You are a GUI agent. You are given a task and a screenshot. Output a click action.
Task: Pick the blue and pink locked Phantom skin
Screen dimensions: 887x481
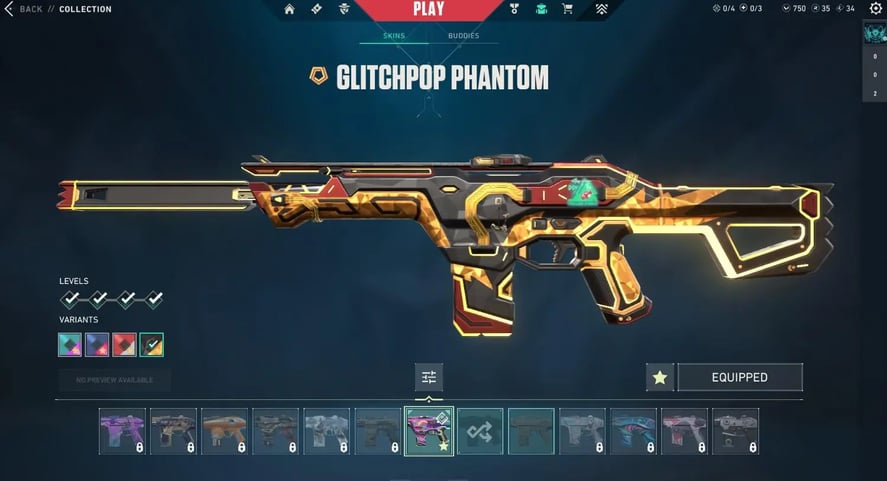pos(633,431)
